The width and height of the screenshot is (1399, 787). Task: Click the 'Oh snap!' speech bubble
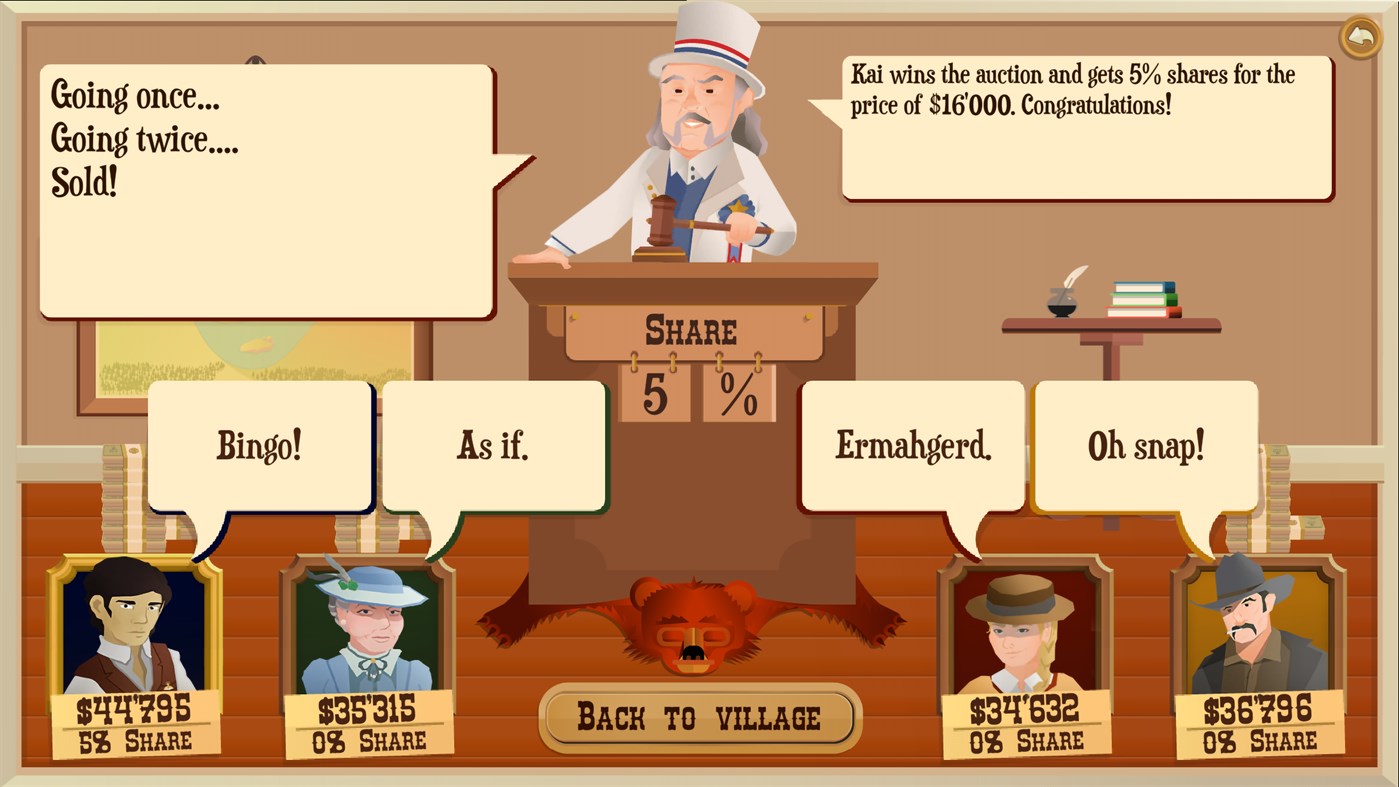pos(1146,446)
